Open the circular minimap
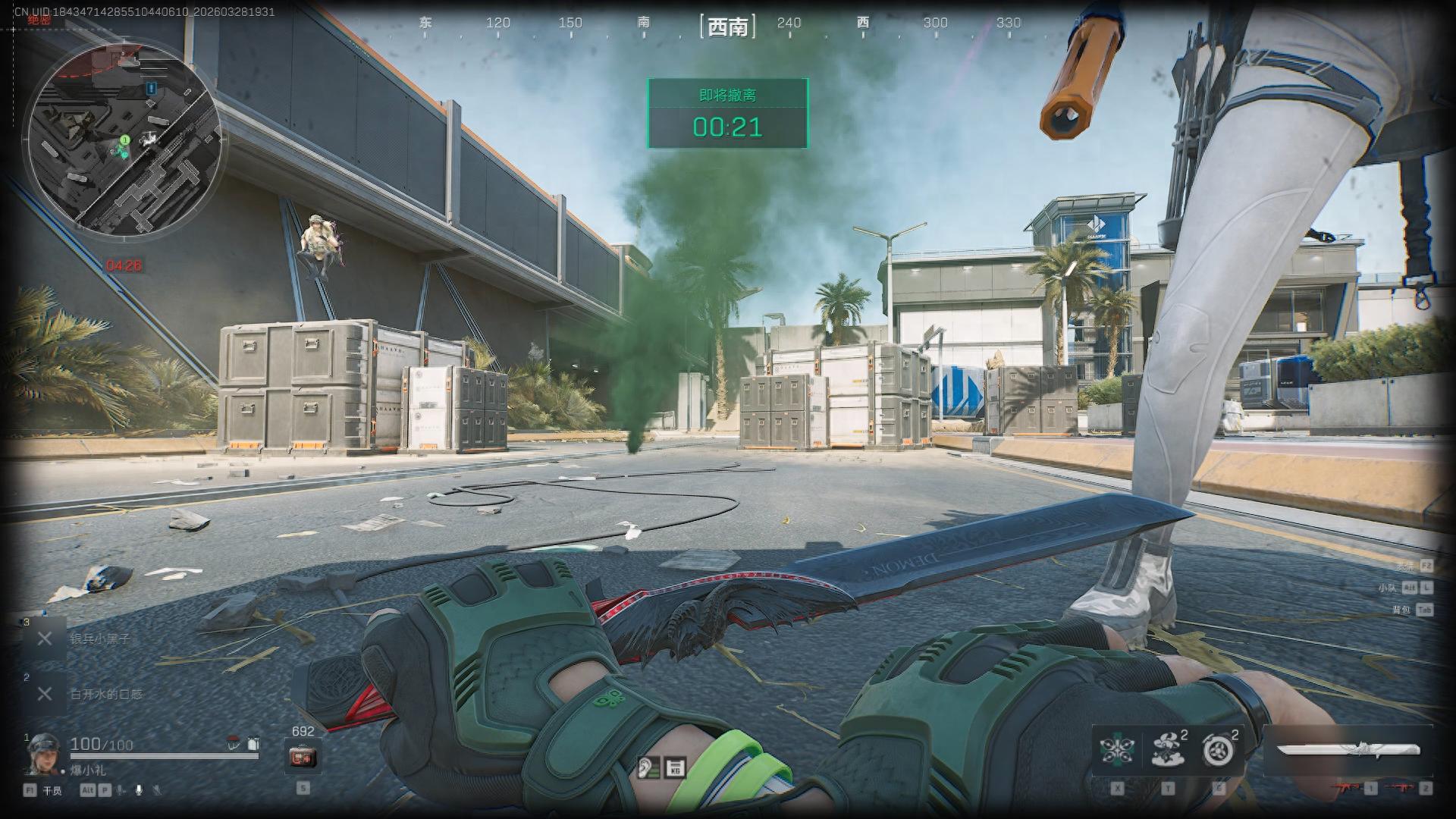Image resolution: width=1456 pixels, height=819 pixels. [x=124, y=136]
